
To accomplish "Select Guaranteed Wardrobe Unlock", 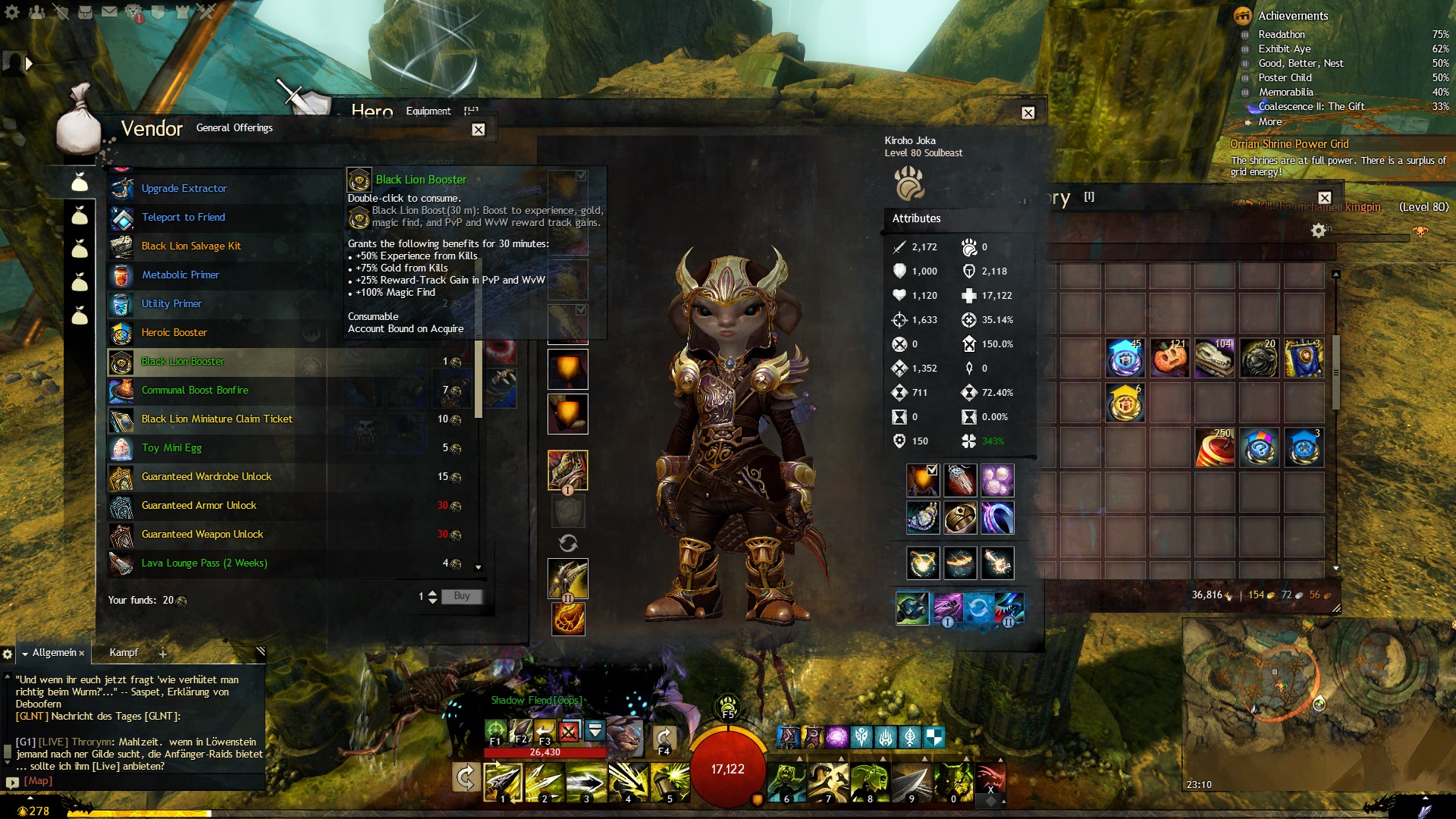I will pos(206,477).
